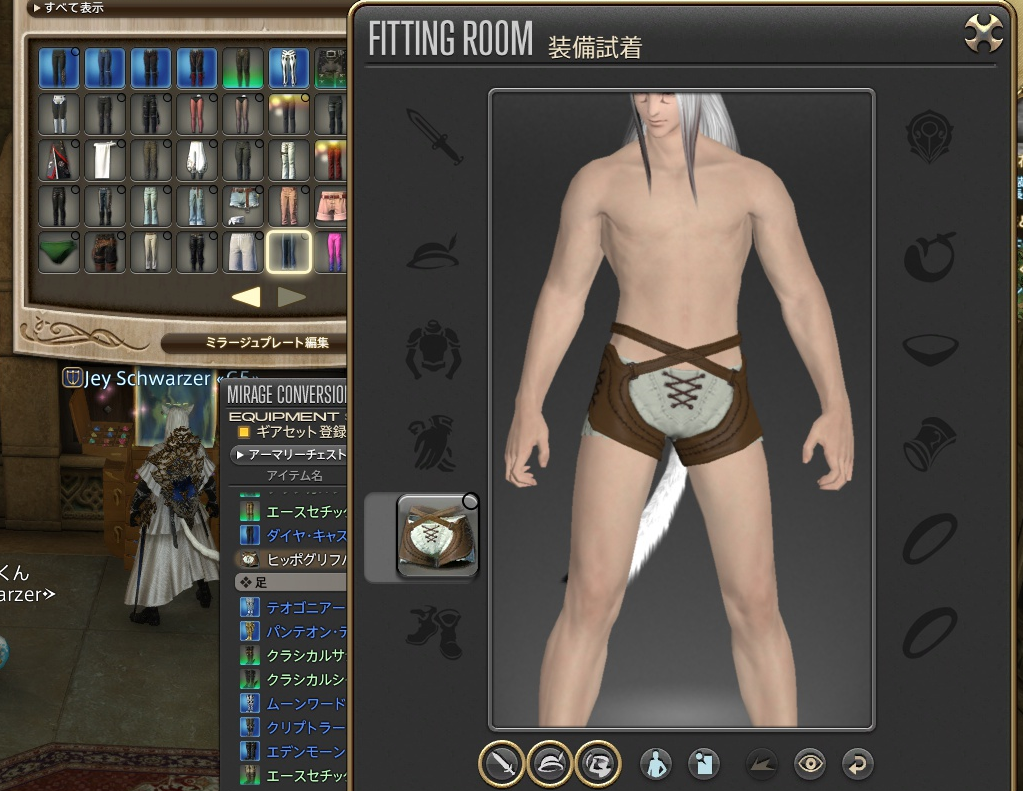Toggle the weapon display sword button

[500, 764]
